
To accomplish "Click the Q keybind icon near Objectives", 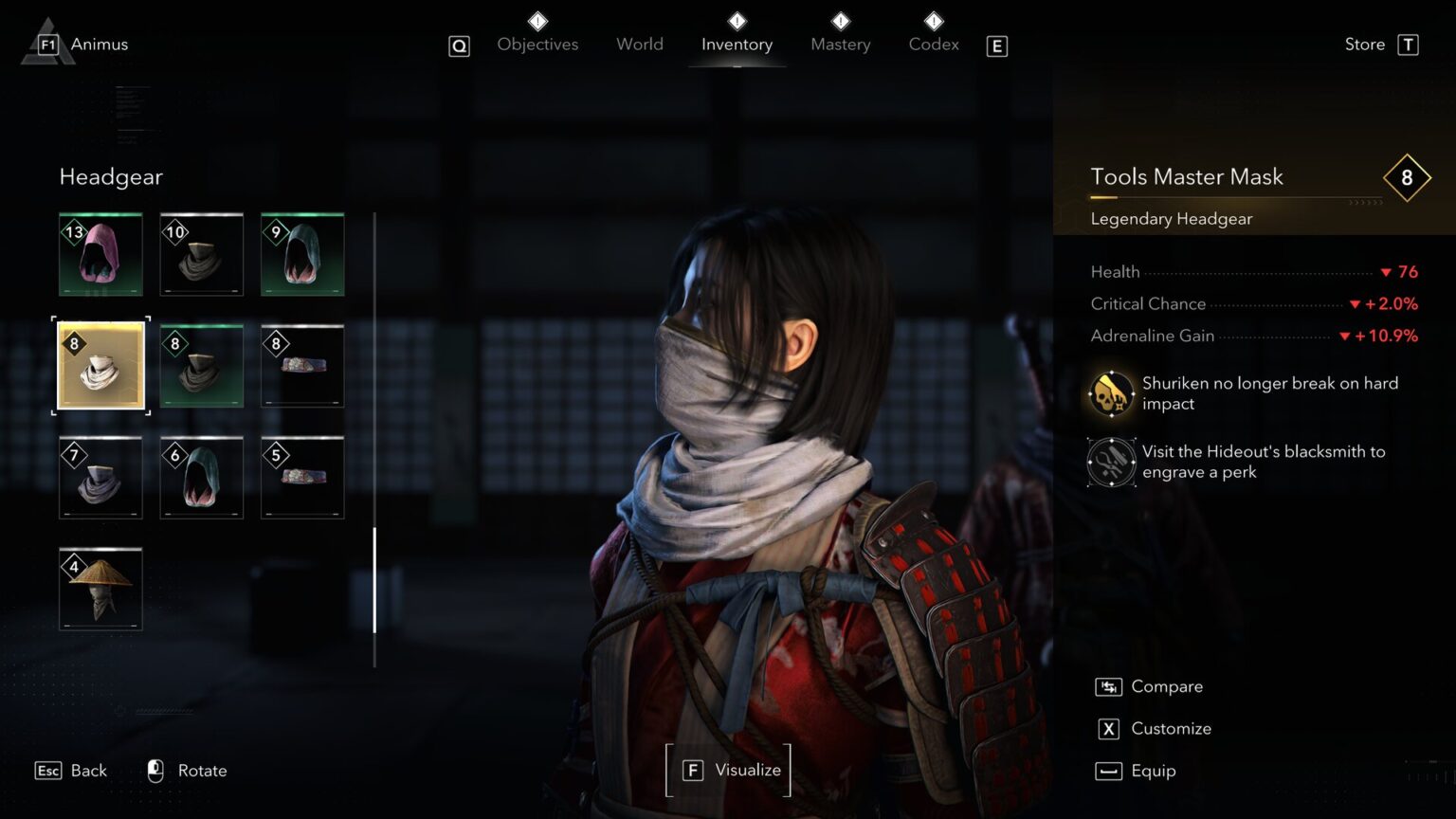I will pos(459,45).
